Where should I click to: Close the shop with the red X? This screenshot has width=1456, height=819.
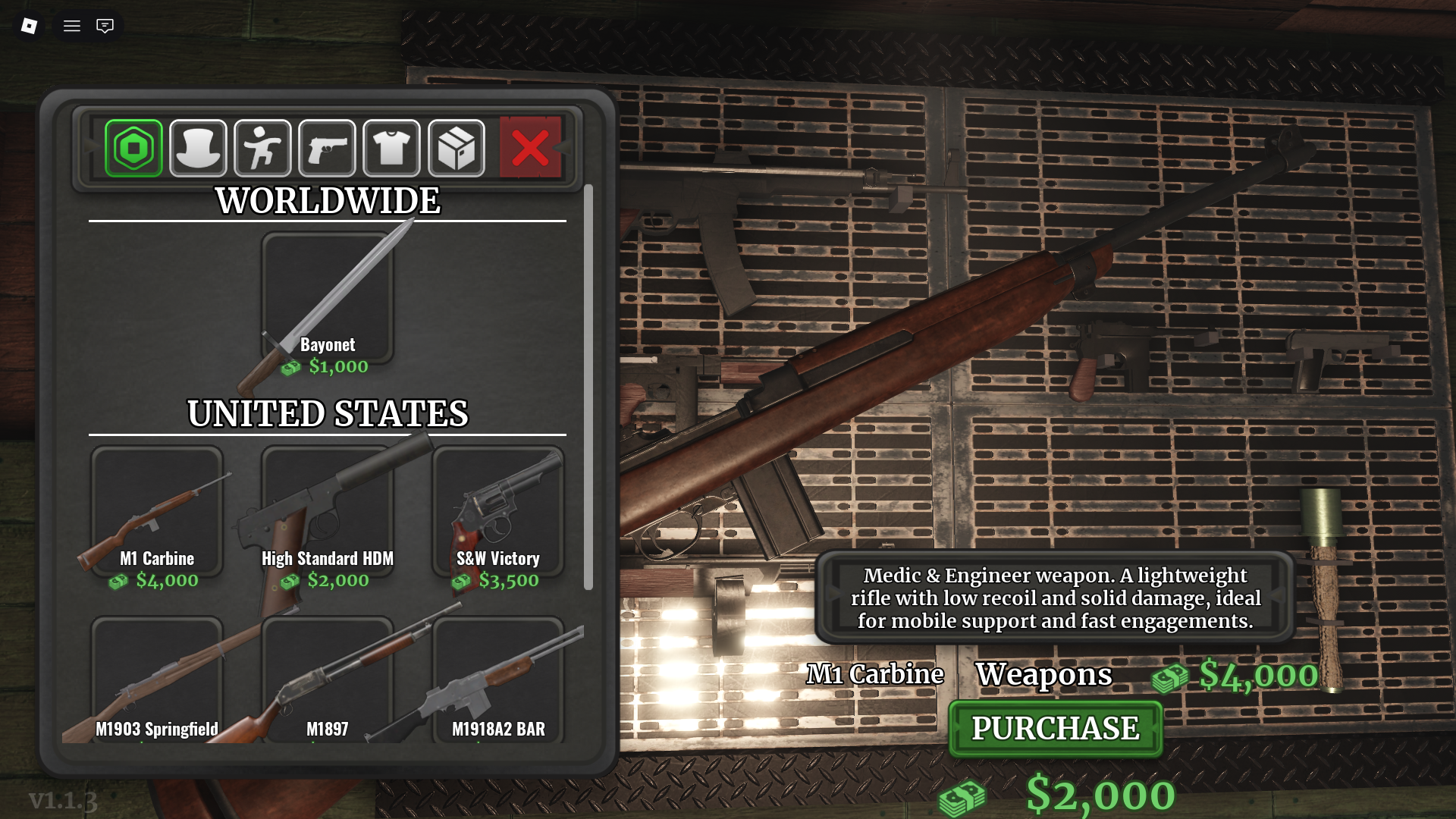click(530, 147)
